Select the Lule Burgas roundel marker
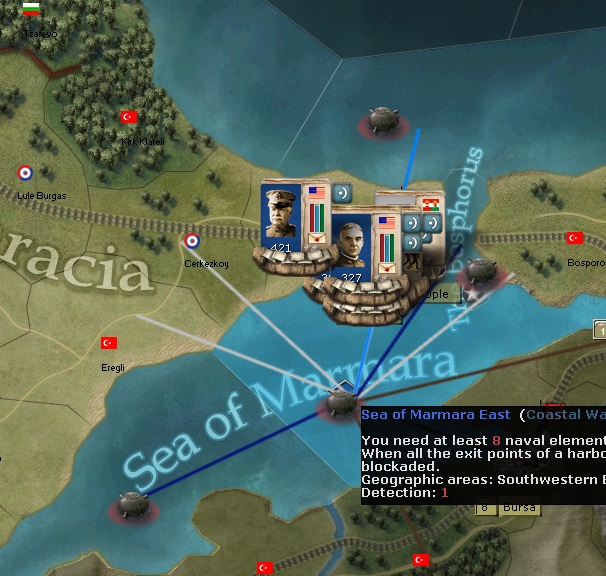 (25, 173)
